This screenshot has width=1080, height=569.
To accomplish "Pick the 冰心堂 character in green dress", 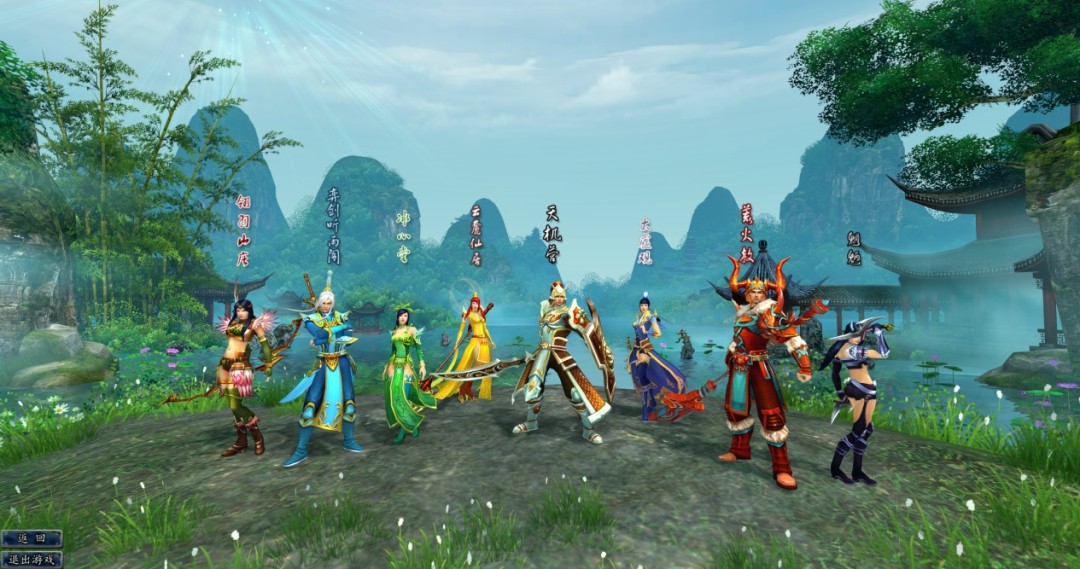I will click(405, 375).
